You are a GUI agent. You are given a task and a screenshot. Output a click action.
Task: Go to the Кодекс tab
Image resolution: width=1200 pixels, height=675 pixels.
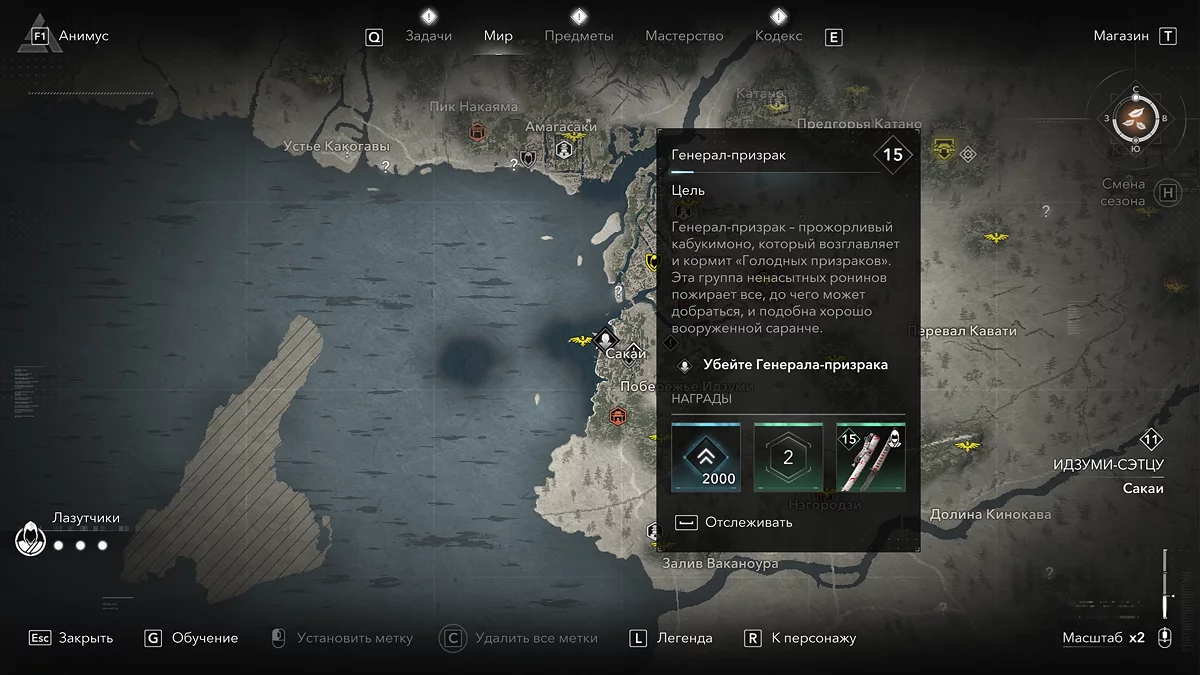778,36
